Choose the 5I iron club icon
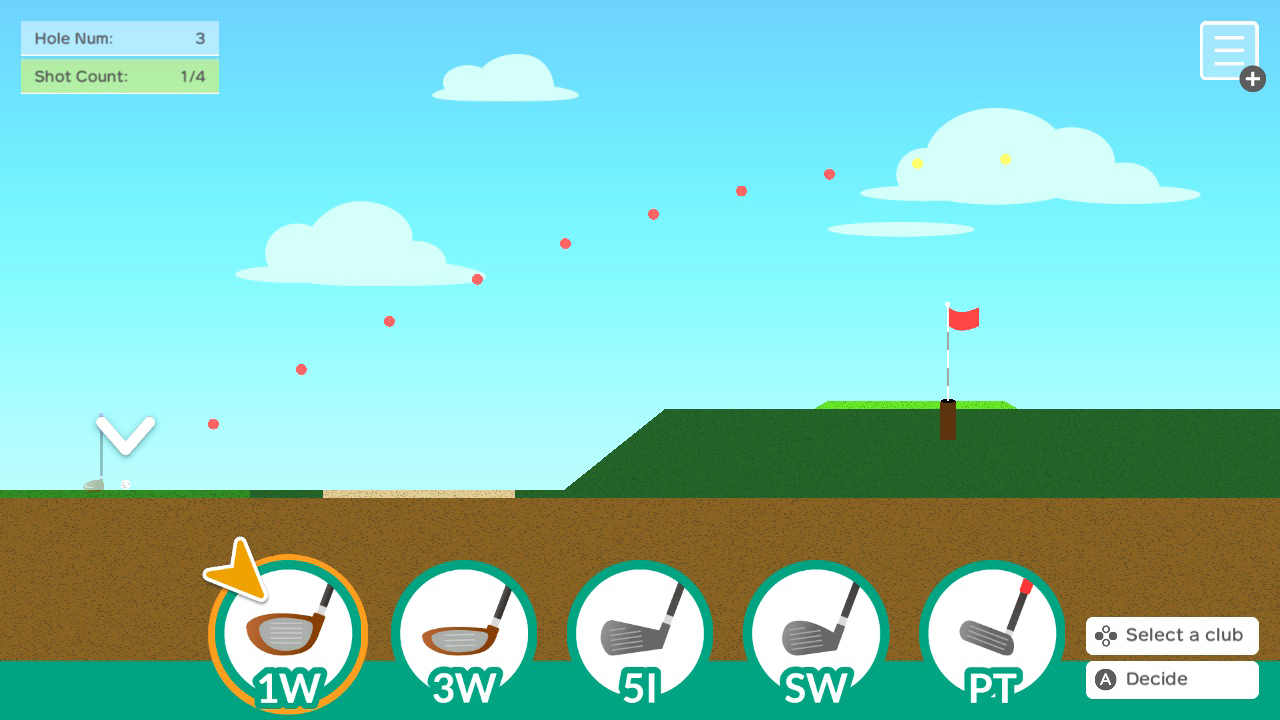This screenshot has width=1280, height=720. 641,634
